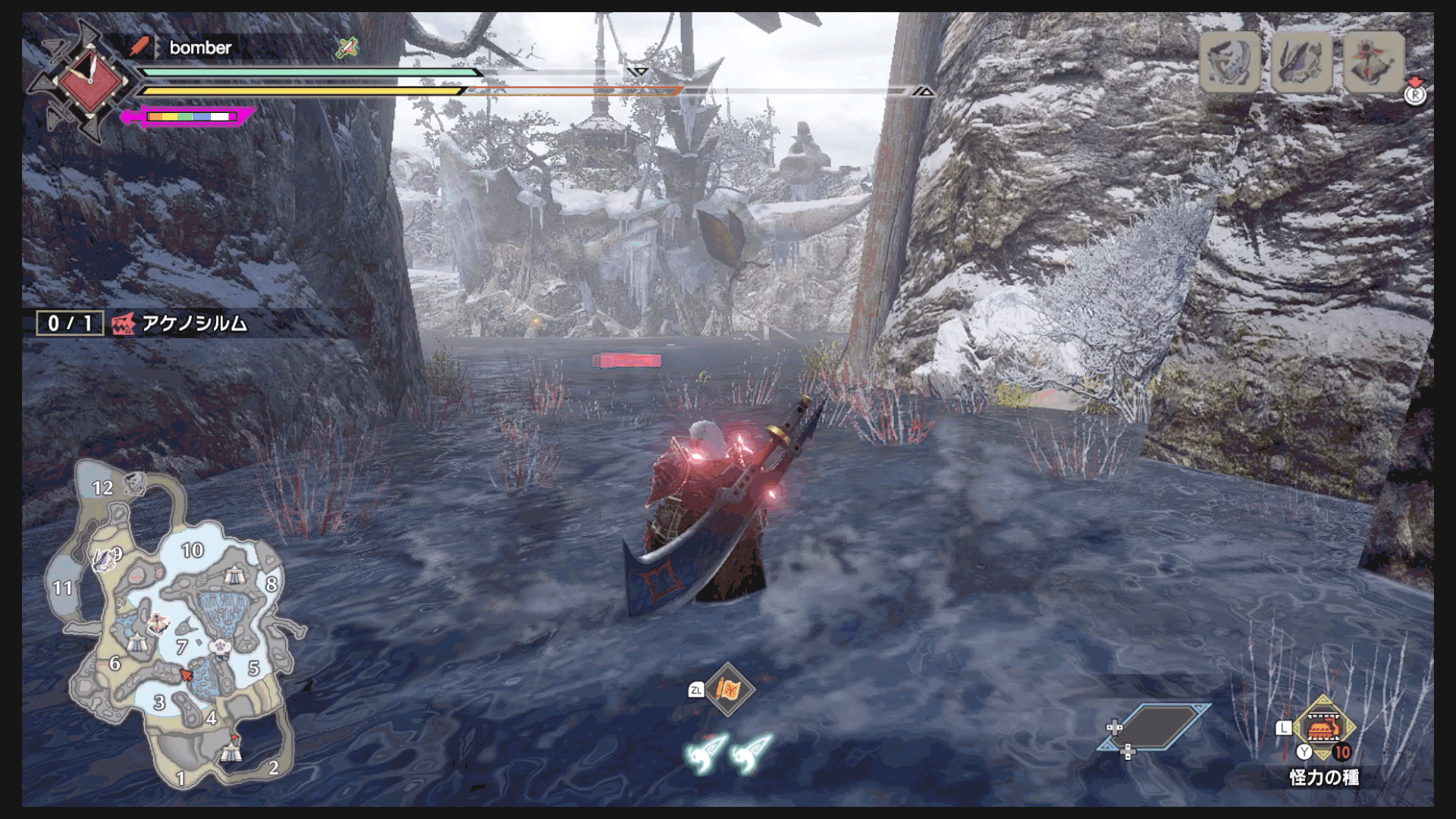Select the sub-camp tent near area 6
Image resolution: width=1456 pixels, height=819 pixels.
pos(136,644)
